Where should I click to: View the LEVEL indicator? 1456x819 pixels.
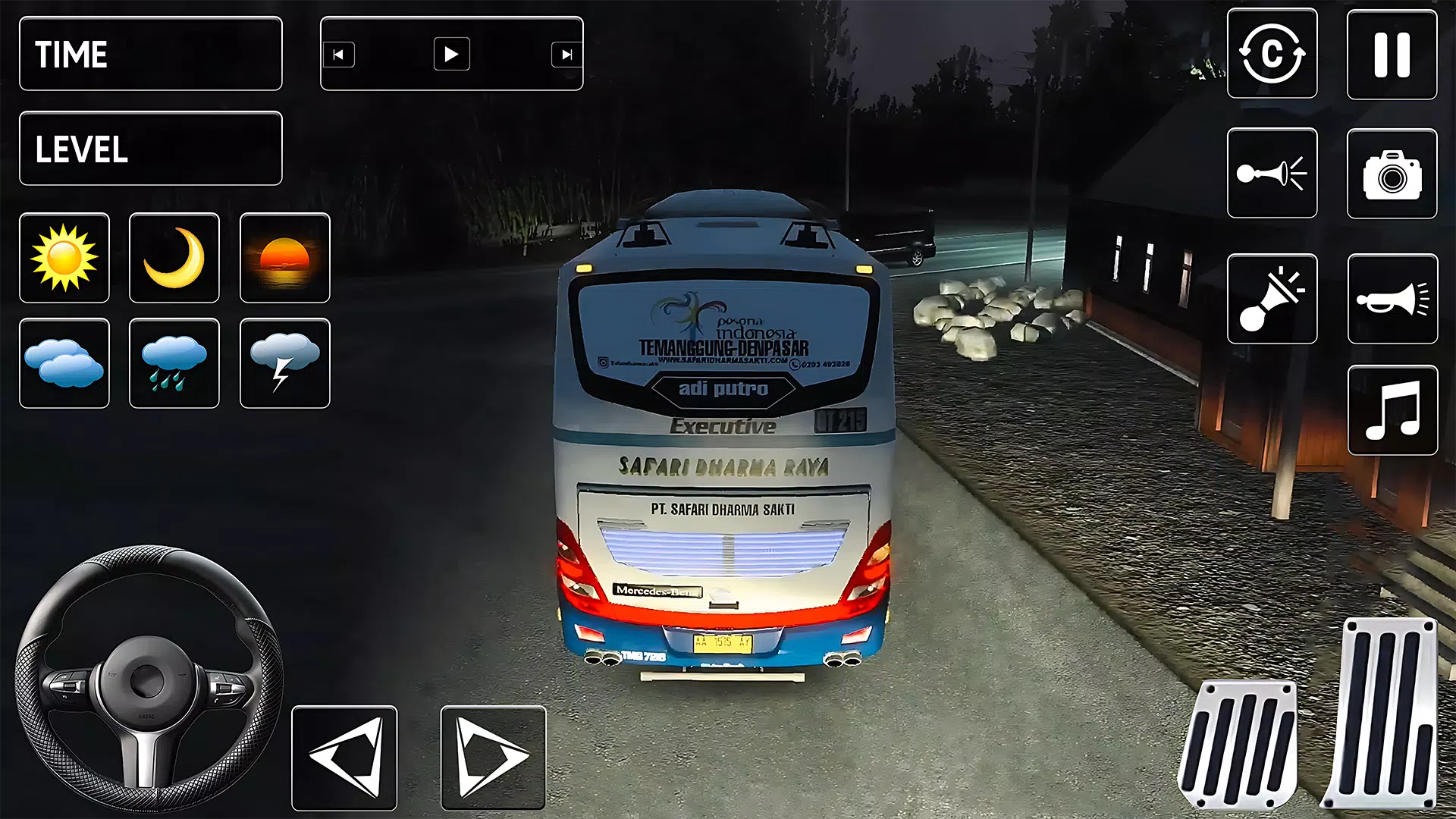click(150, 149)
